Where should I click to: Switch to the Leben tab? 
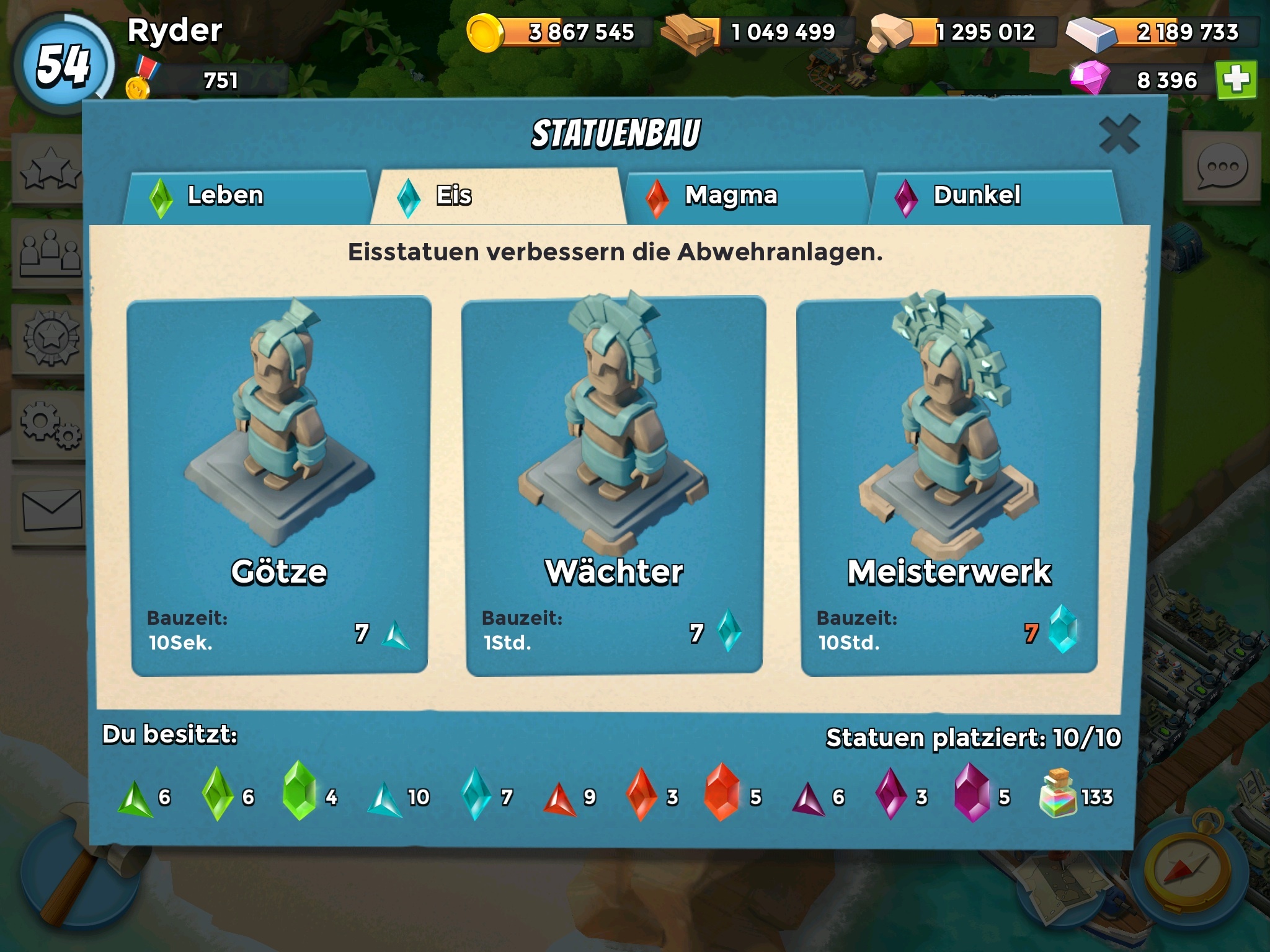click(x=248, y=196)
